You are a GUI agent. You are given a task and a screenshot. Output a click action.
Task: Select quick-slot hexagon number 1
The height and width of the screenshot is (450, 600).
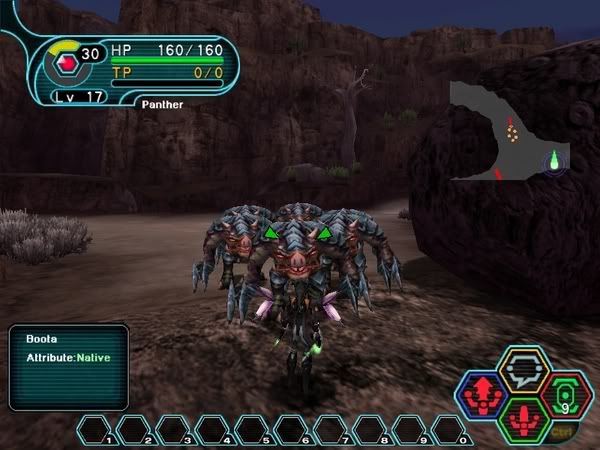pos(99,430)
